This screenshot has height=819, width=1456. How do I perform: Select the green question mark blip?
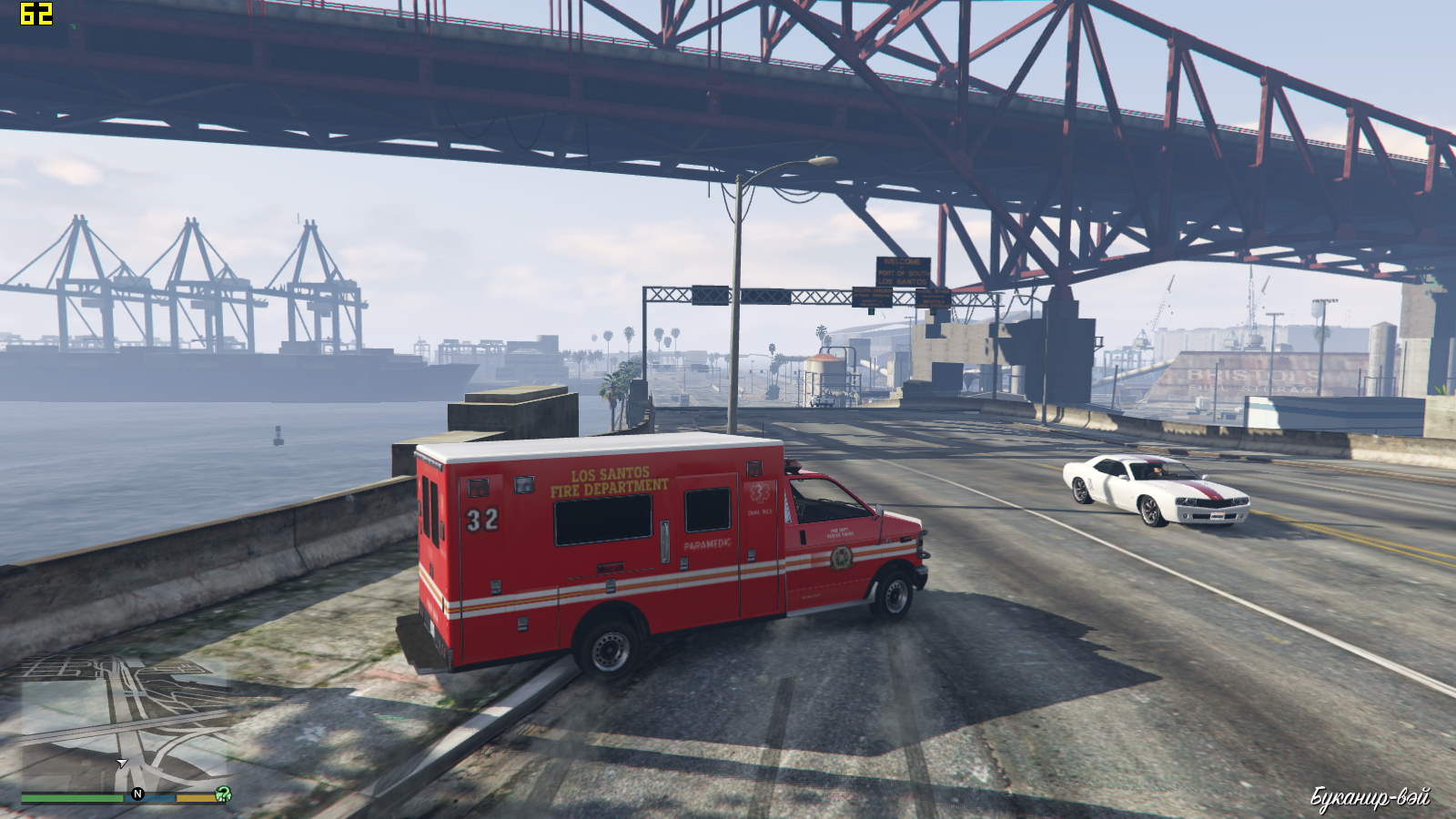222,794
